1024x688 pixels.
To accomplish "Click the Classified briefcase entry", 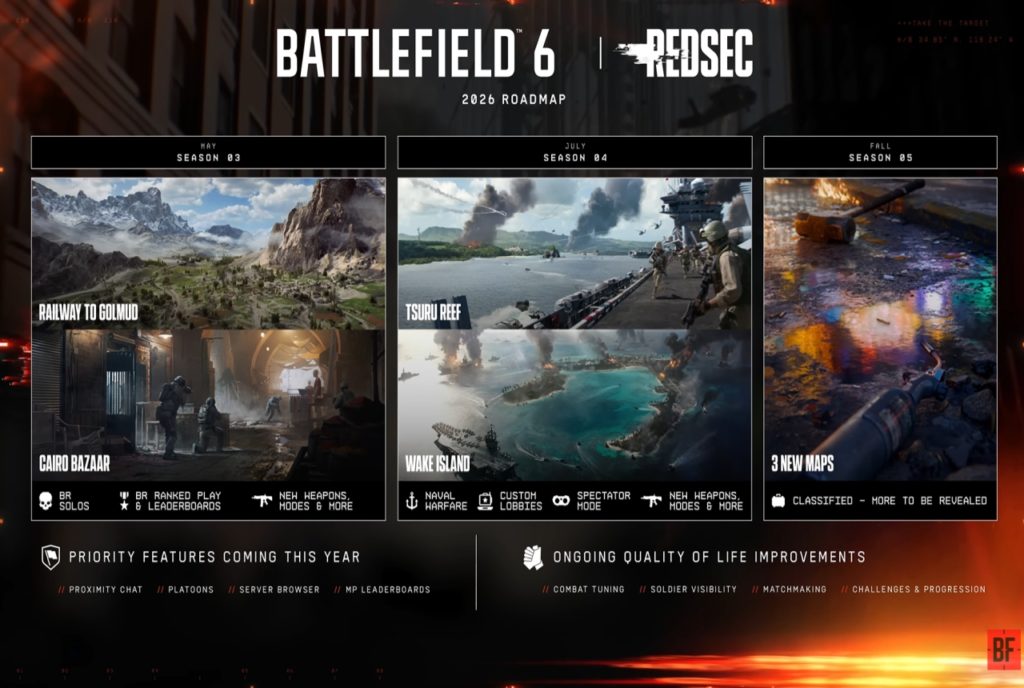I will 880,500.
